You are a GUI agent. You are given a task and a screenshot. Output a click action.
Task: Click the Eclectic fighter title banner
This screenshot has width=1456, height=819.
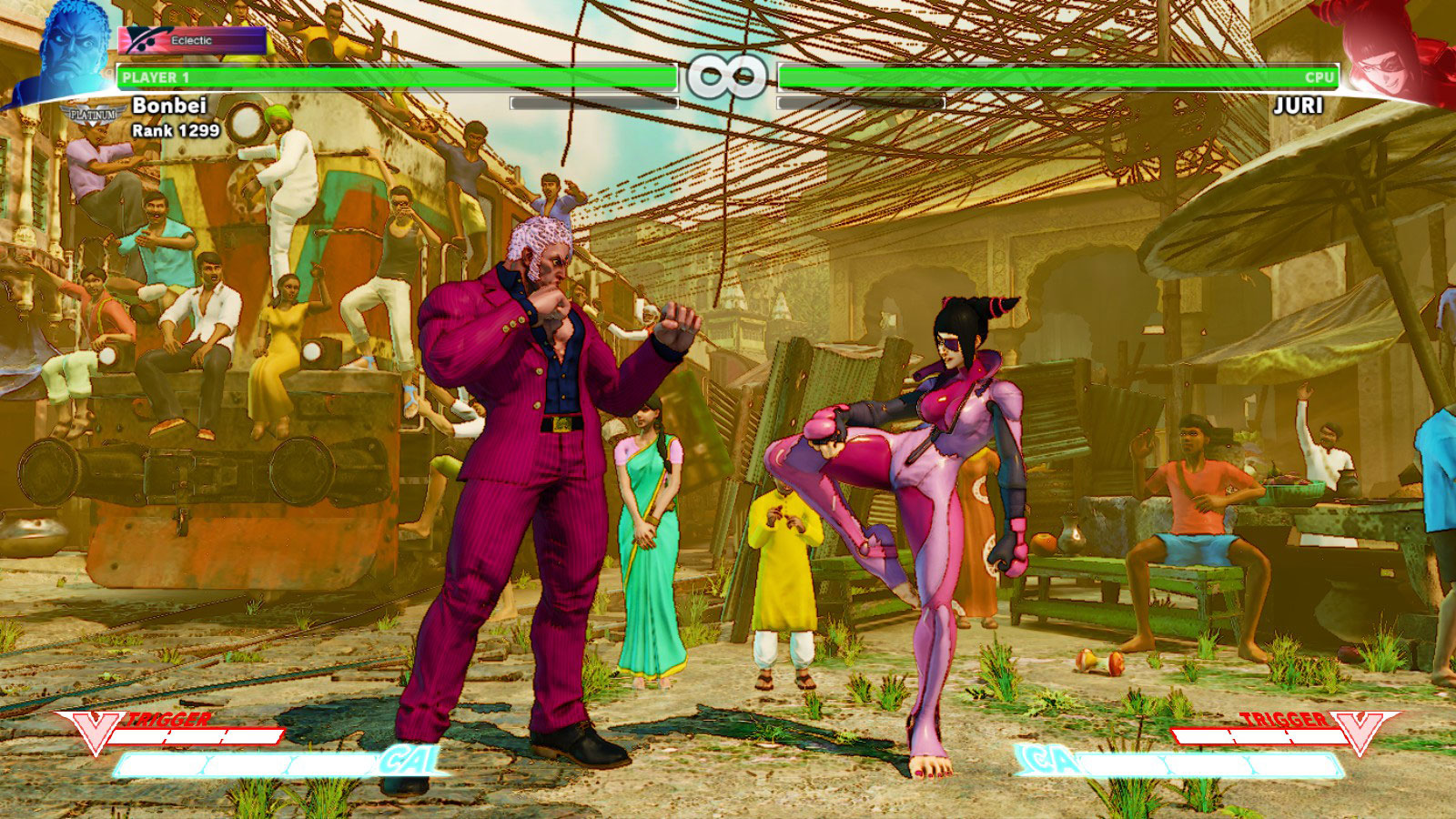tap(188, 39)
